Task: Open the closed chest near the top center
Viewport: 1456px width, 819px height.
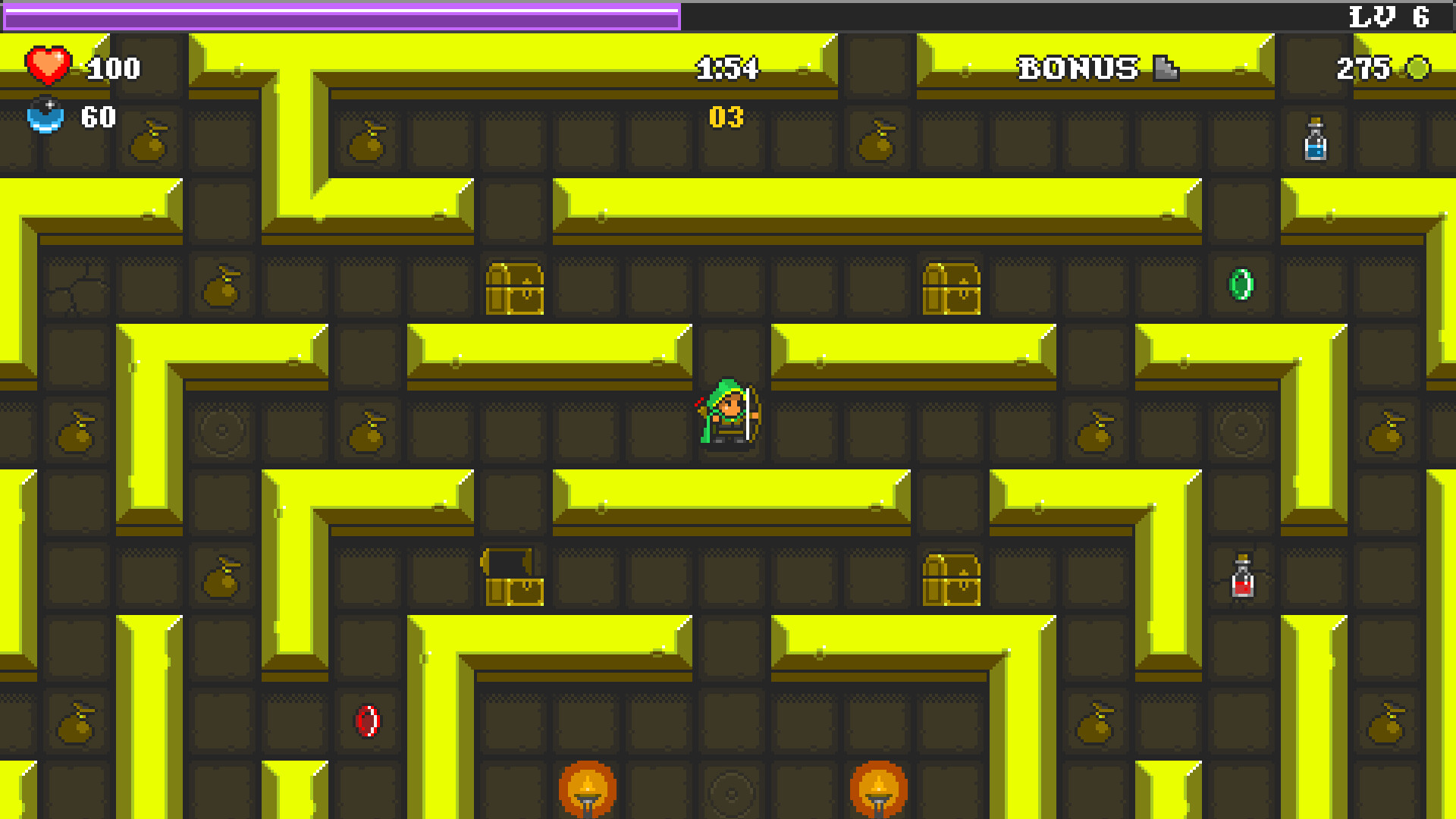Action: pos(516,290)
